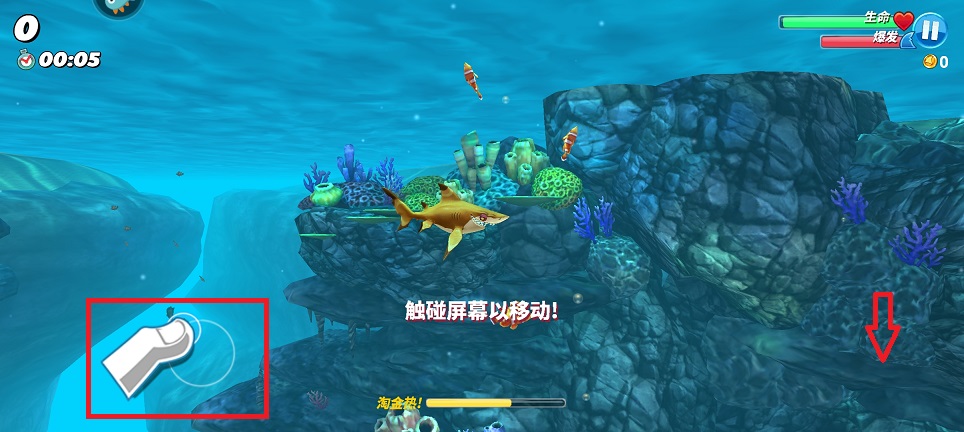
Task: Pause the game with the pause button
Action: (930, 29)
